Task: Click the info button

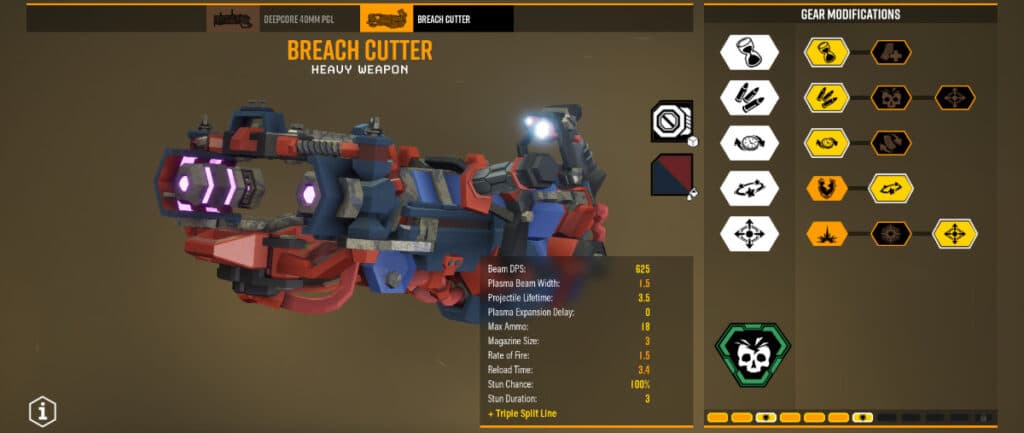Action: 42,410
